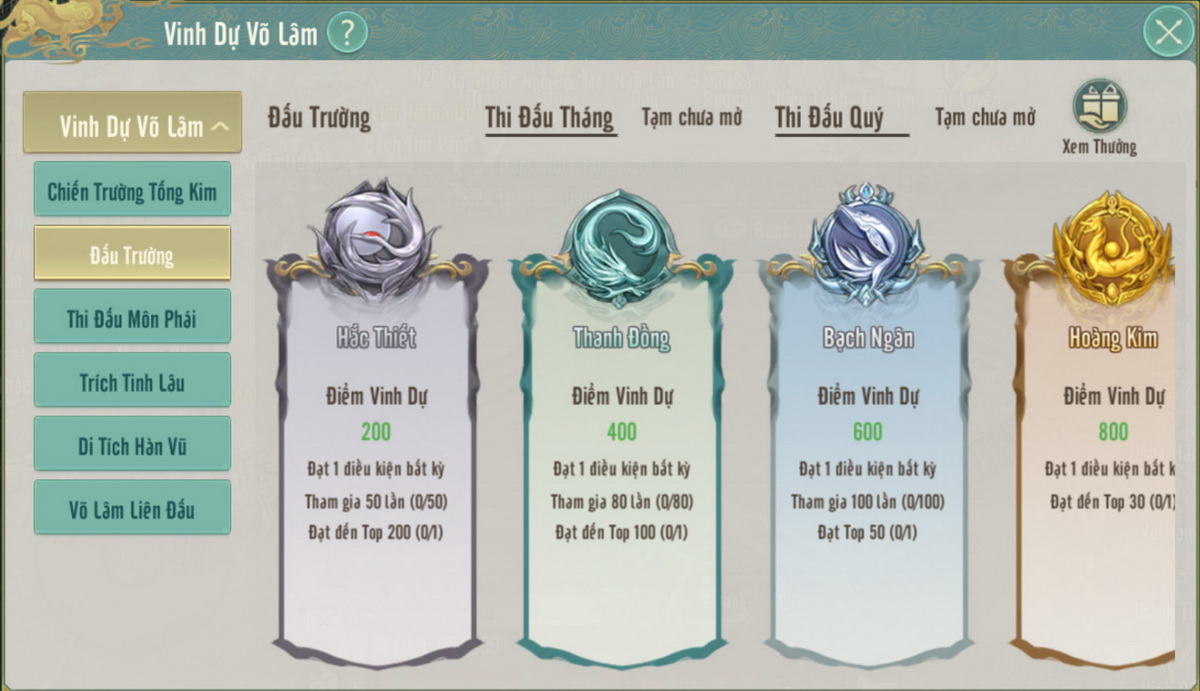
Task: Select Chiến Trường Tống Kim category
Action: (132, 190)
